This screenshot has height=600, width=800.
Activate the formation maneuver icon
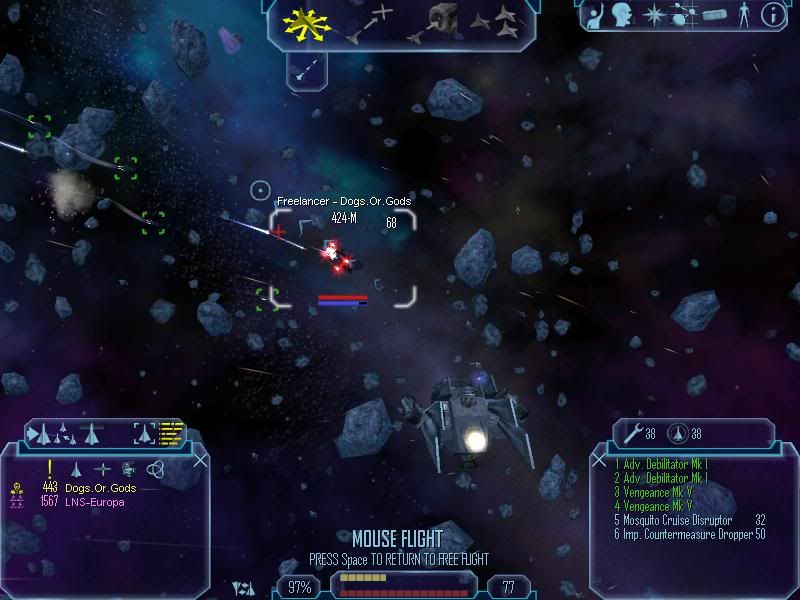(495, 24)
